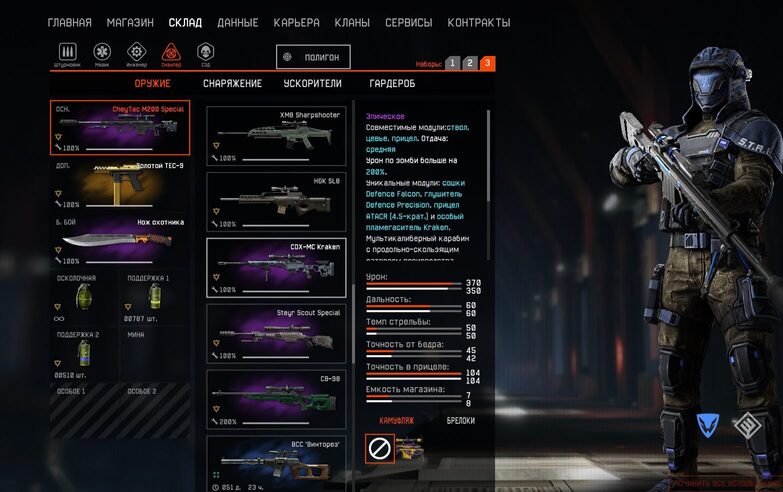Viewport: 783px width, 492px height.
Task: Select the equipped Золотой TEC-9 slot
Action: point(113,184)
